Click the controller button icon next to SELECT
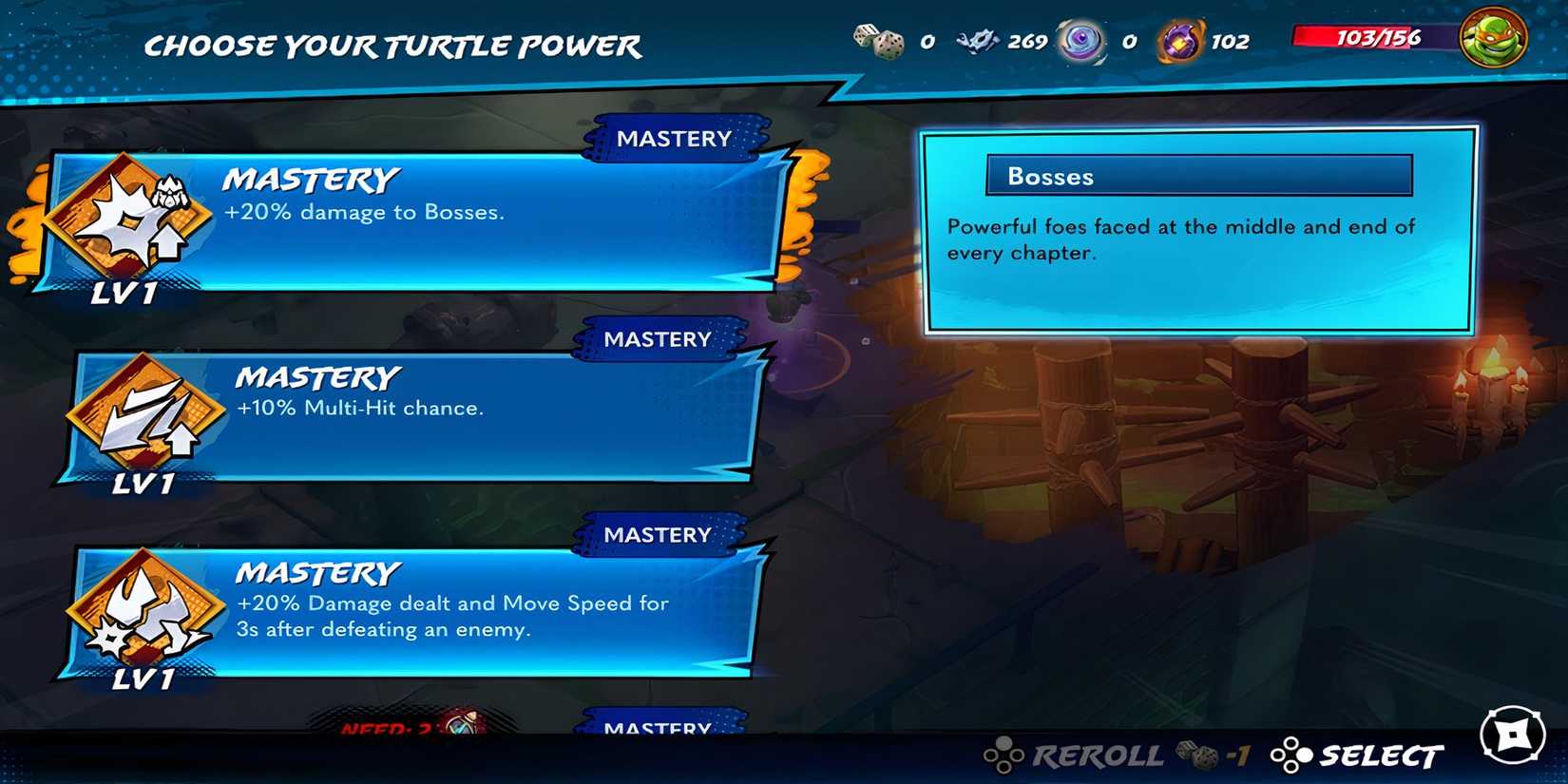 [x=1293, y=755]
